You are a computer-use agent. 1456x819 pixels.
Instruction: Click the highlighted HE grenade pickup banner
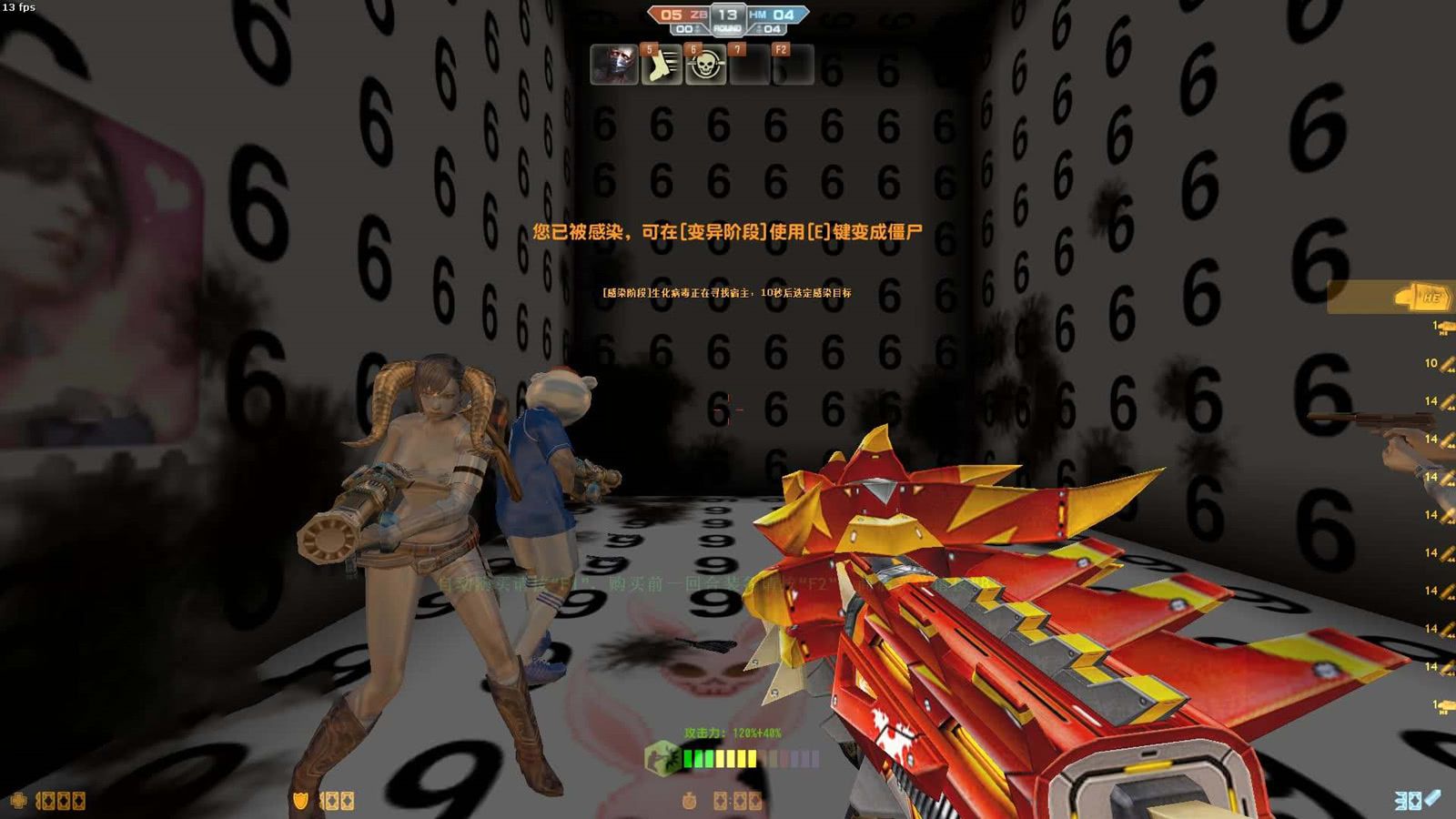tap(1392, 297)
